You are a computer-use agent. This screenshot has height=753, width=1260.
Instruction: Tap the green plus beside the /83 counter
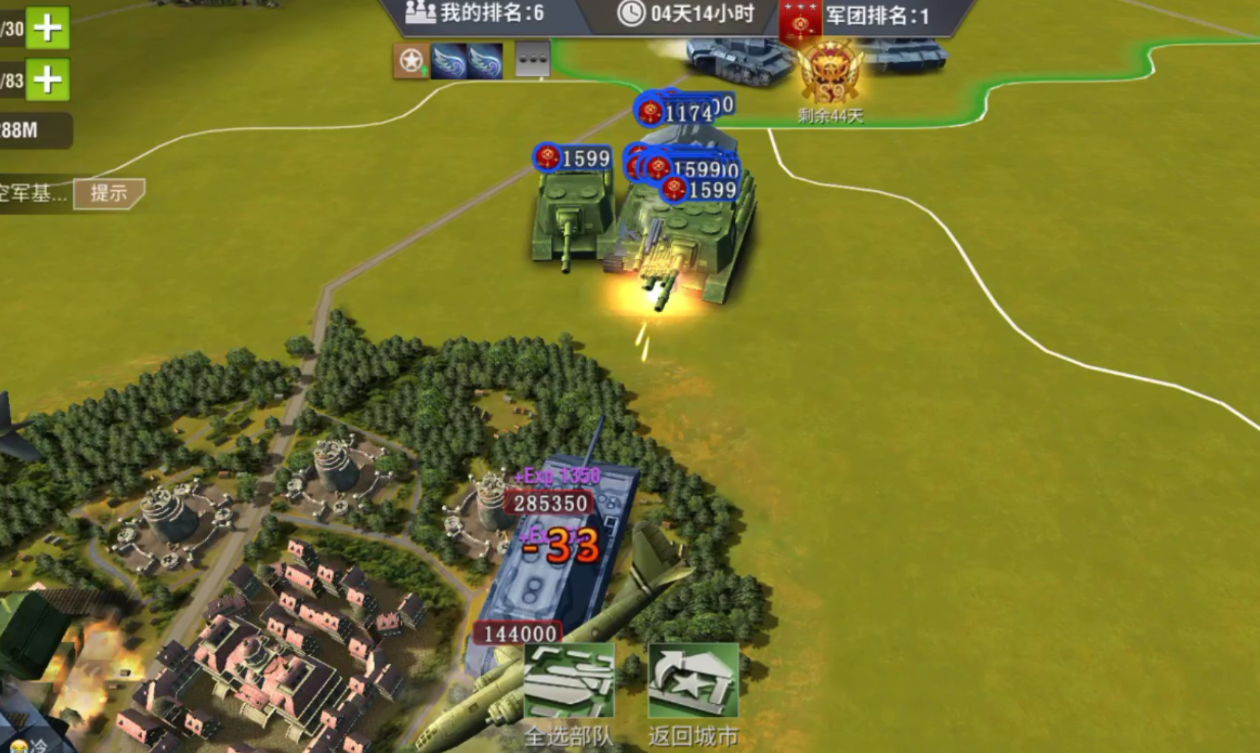[47, 79]
